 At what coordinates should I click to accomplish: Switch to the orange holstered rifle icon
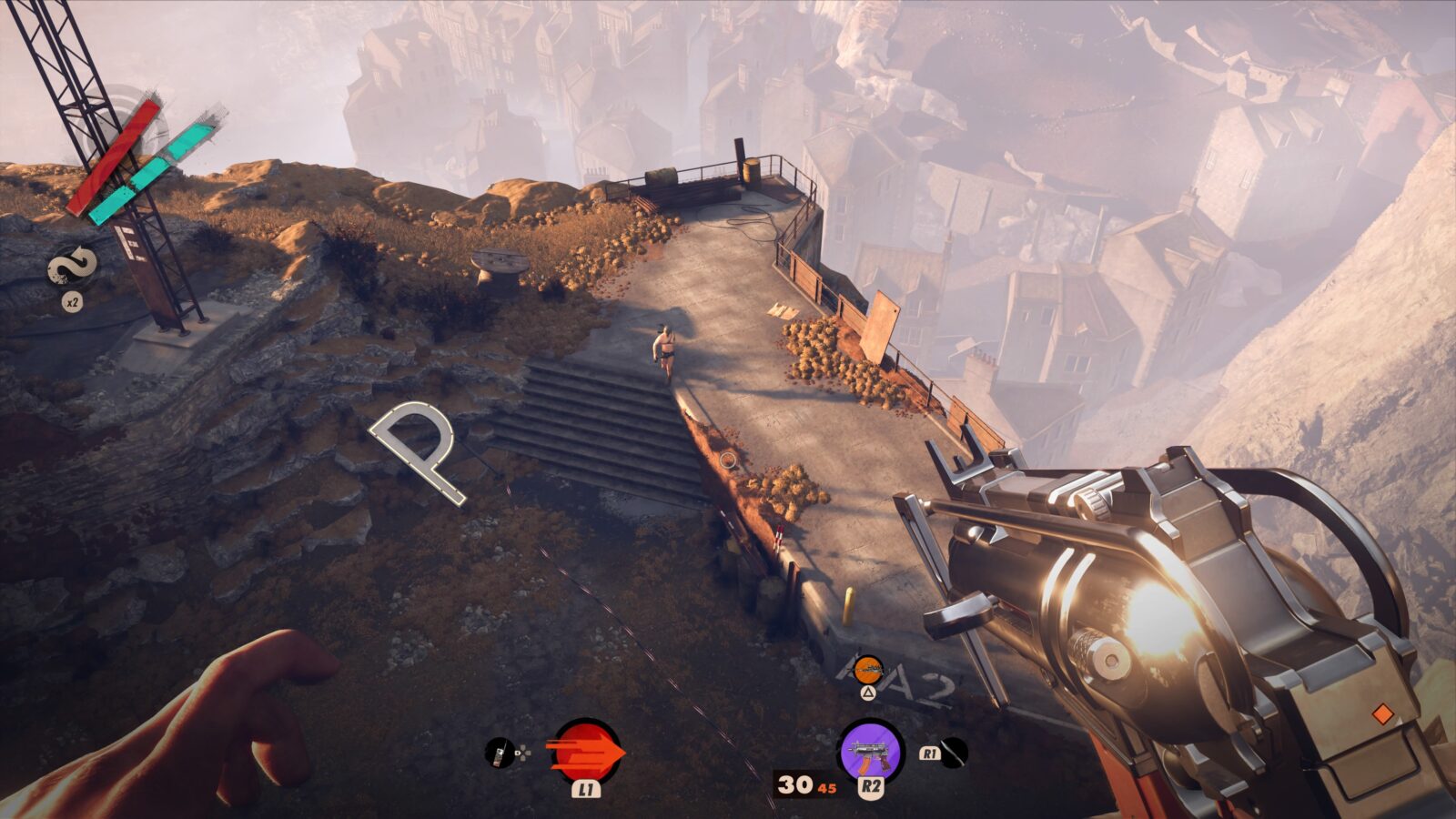[x=869, y=669]
